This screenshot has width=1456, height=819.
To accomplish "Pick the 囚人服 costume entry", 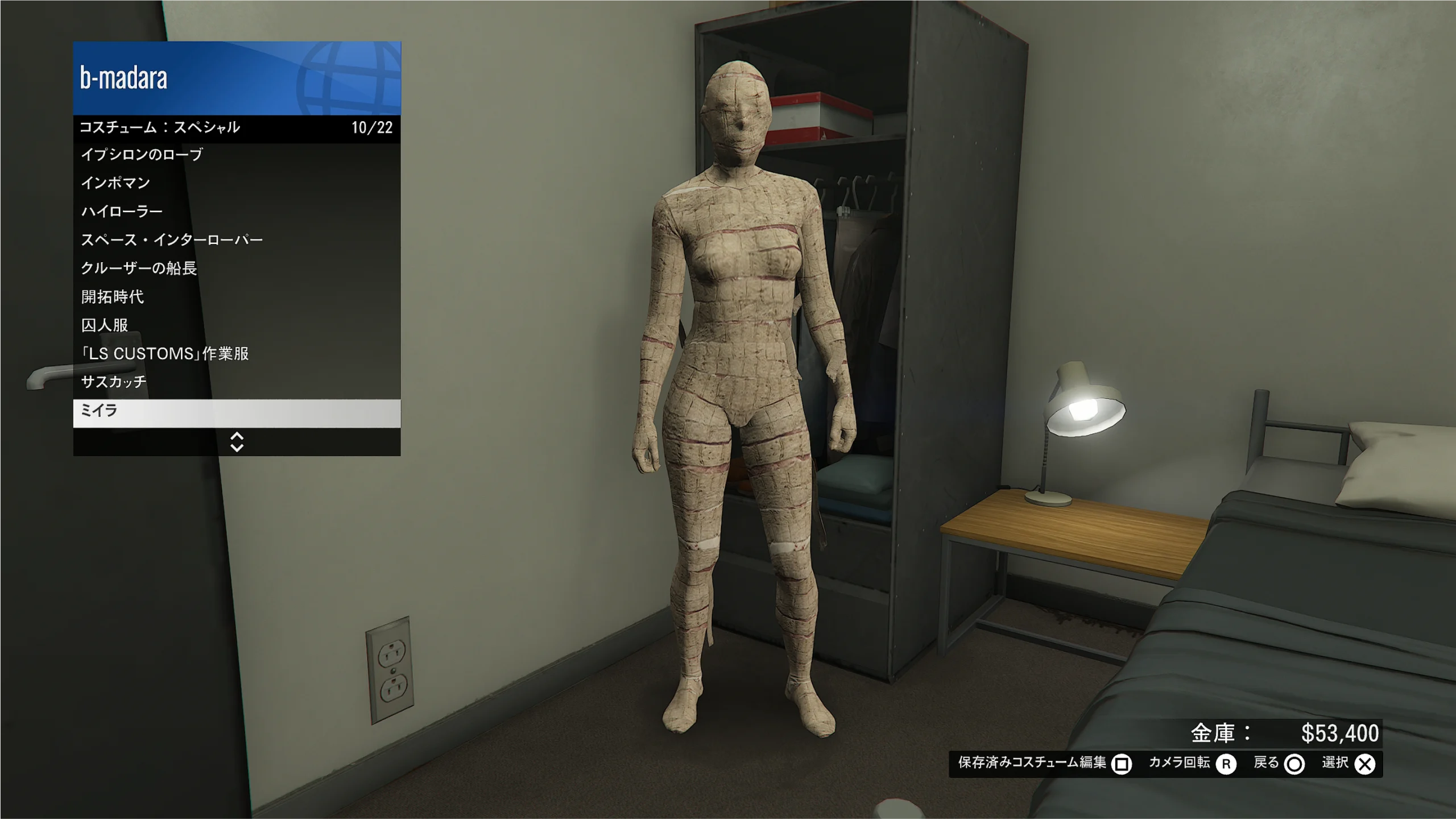I will click(237, 325).
